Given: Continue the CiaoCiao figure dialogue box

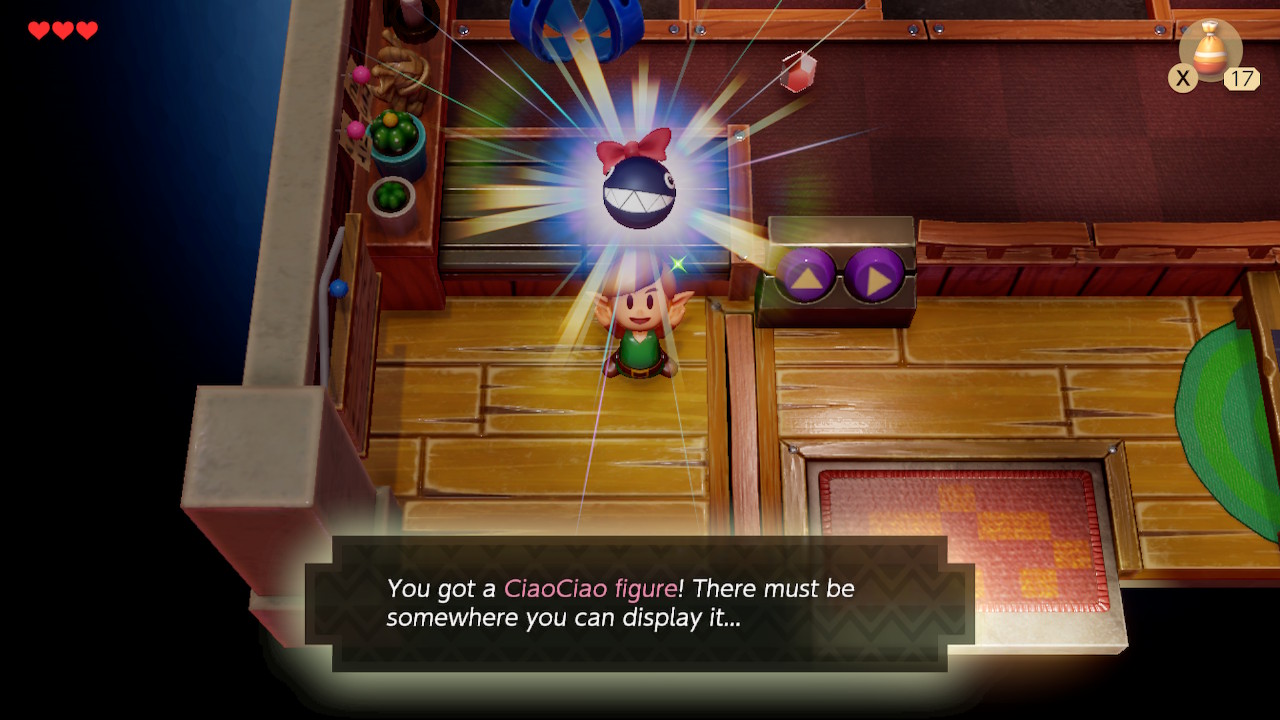Looking at the screenshot, I should point(640,603).
